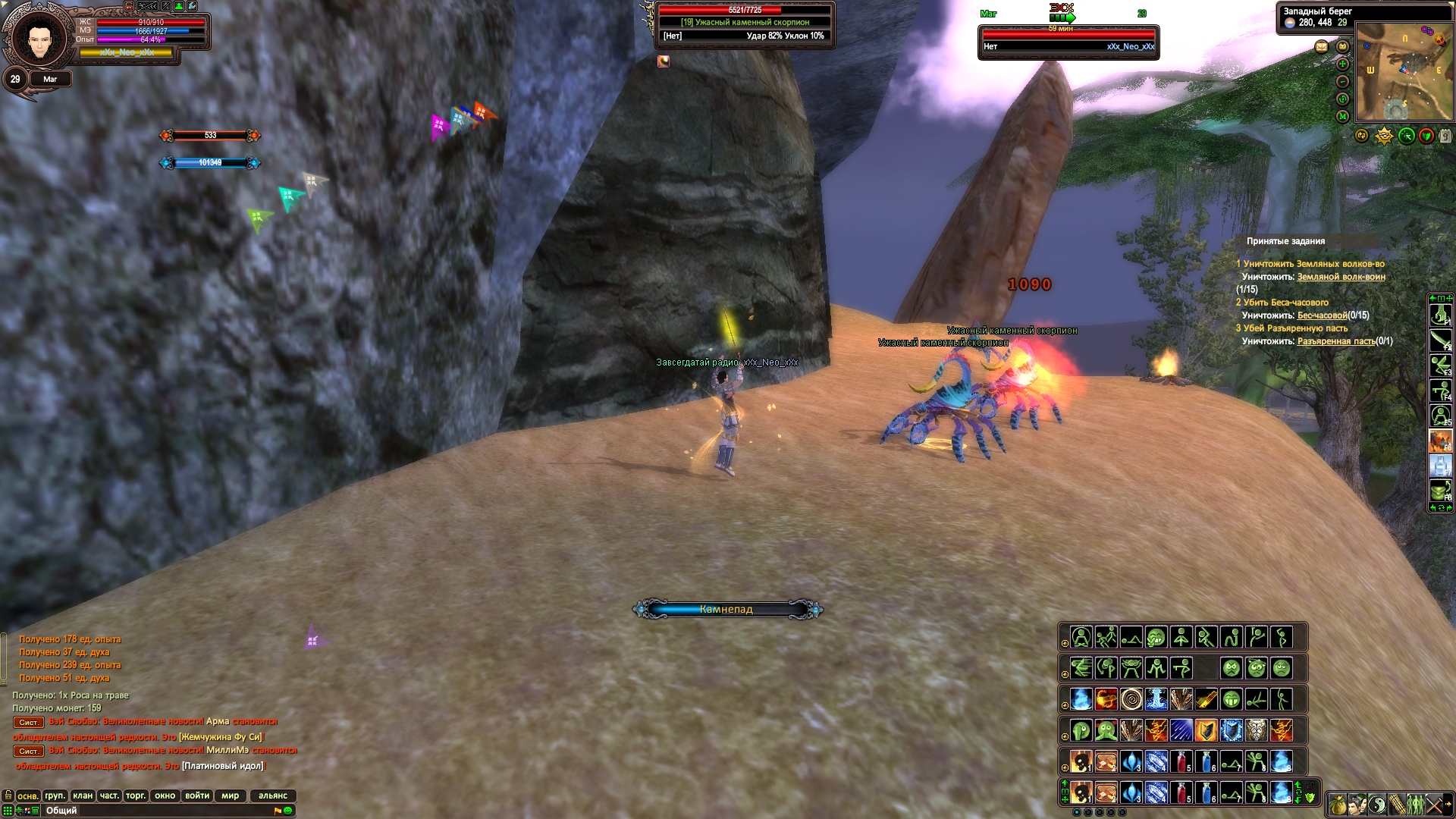Image resolution: width=1456 pixels, height=819 pixels.
Task: Switch to the мир chat tab
Action: click(231, 795)
